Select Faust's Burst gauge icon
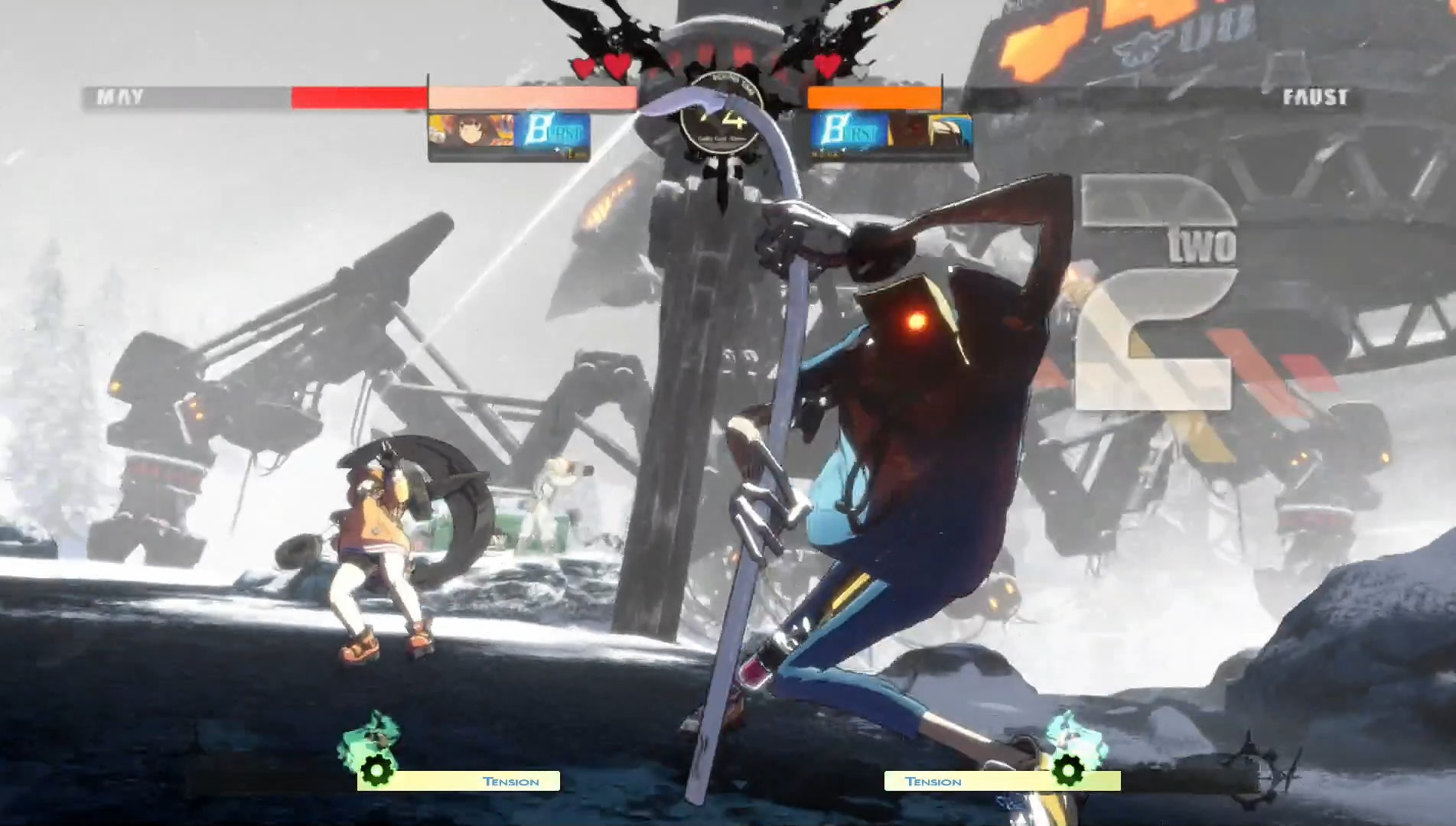 [849, 131]
